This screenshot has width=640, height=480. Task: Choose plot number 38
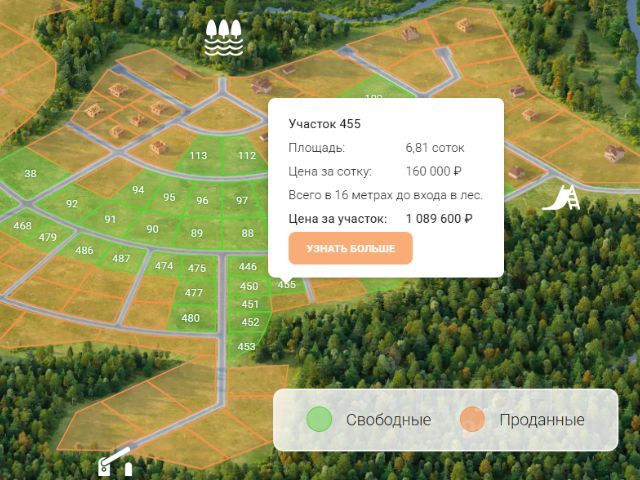pos(30,174)
